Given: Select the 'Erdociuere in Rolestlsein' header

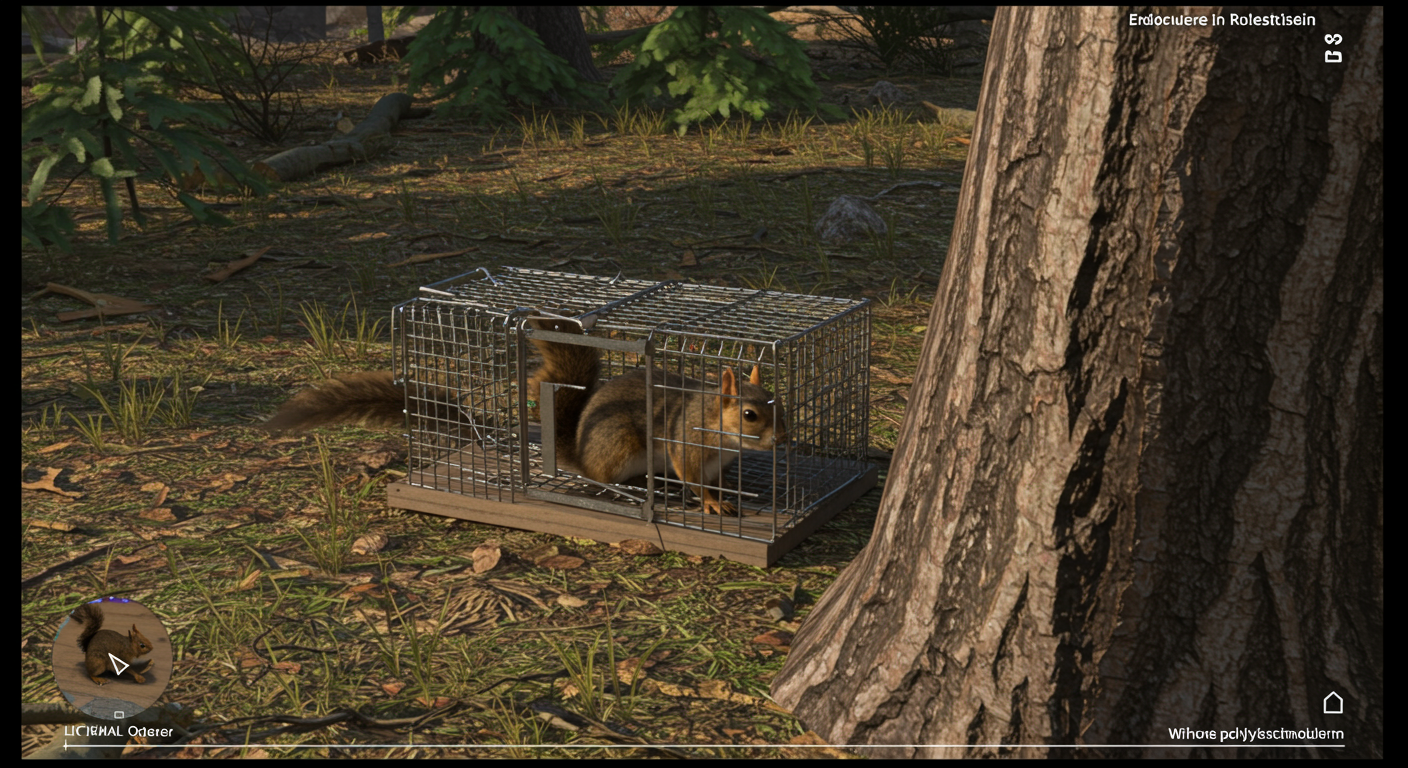Looking at the screenshot, I should tap(1221, 19).
